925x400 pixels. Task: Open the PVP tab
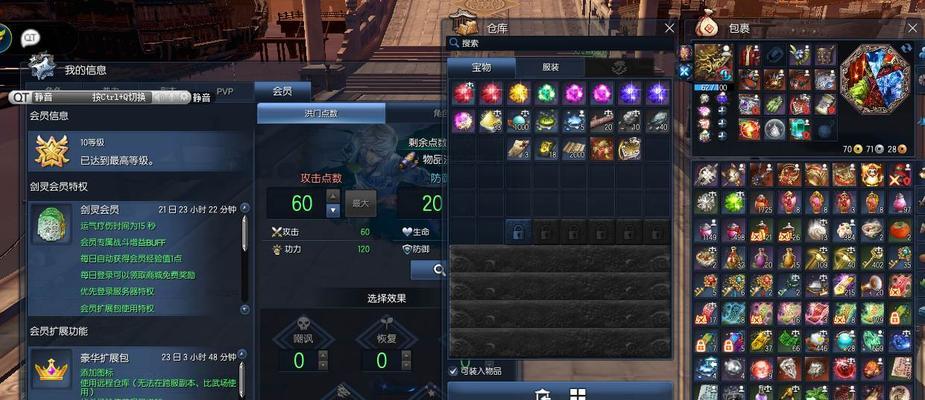(x=225, y=91)
